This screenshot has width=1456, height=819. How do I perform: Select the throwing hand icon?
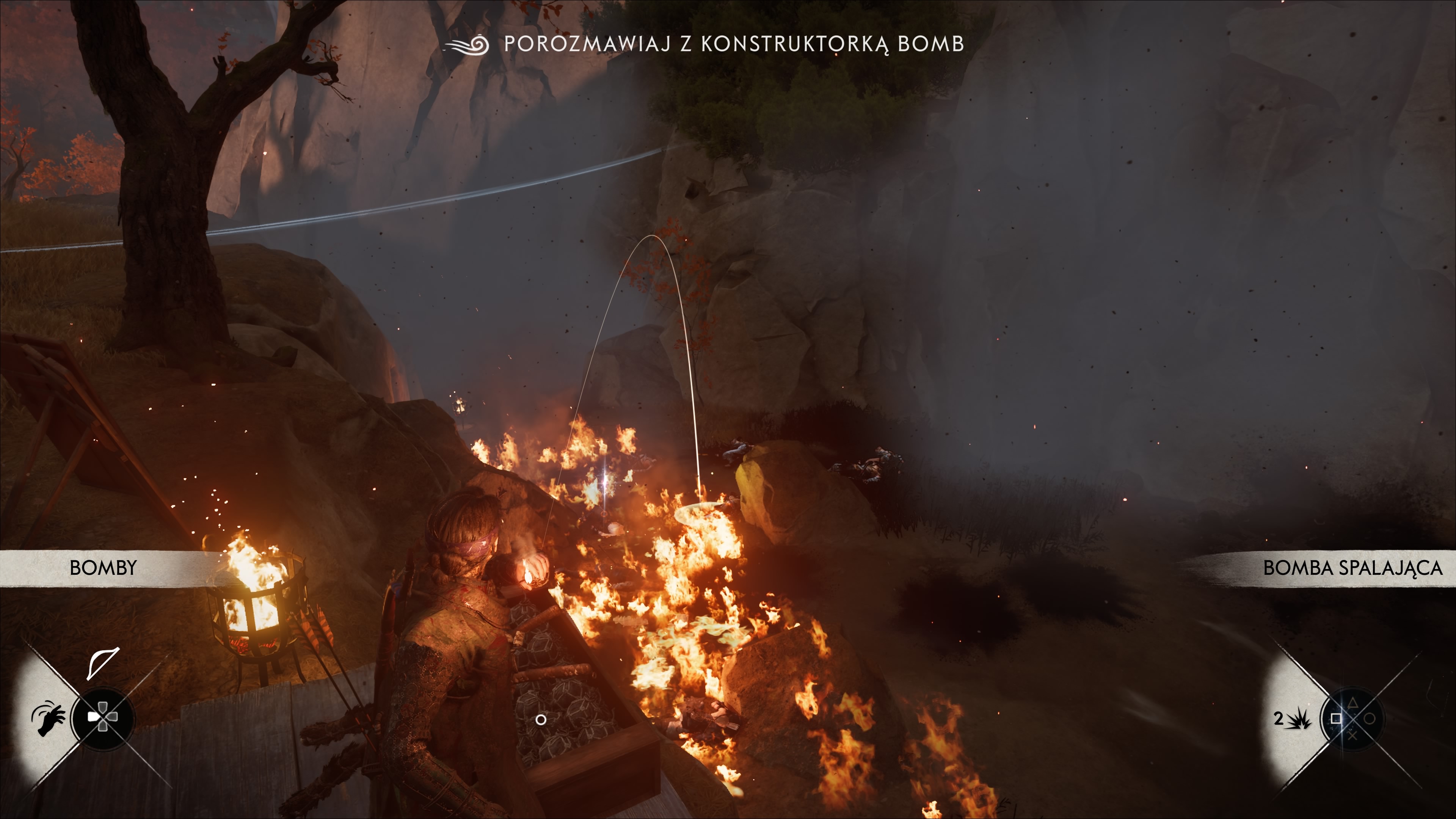(49, 719)
